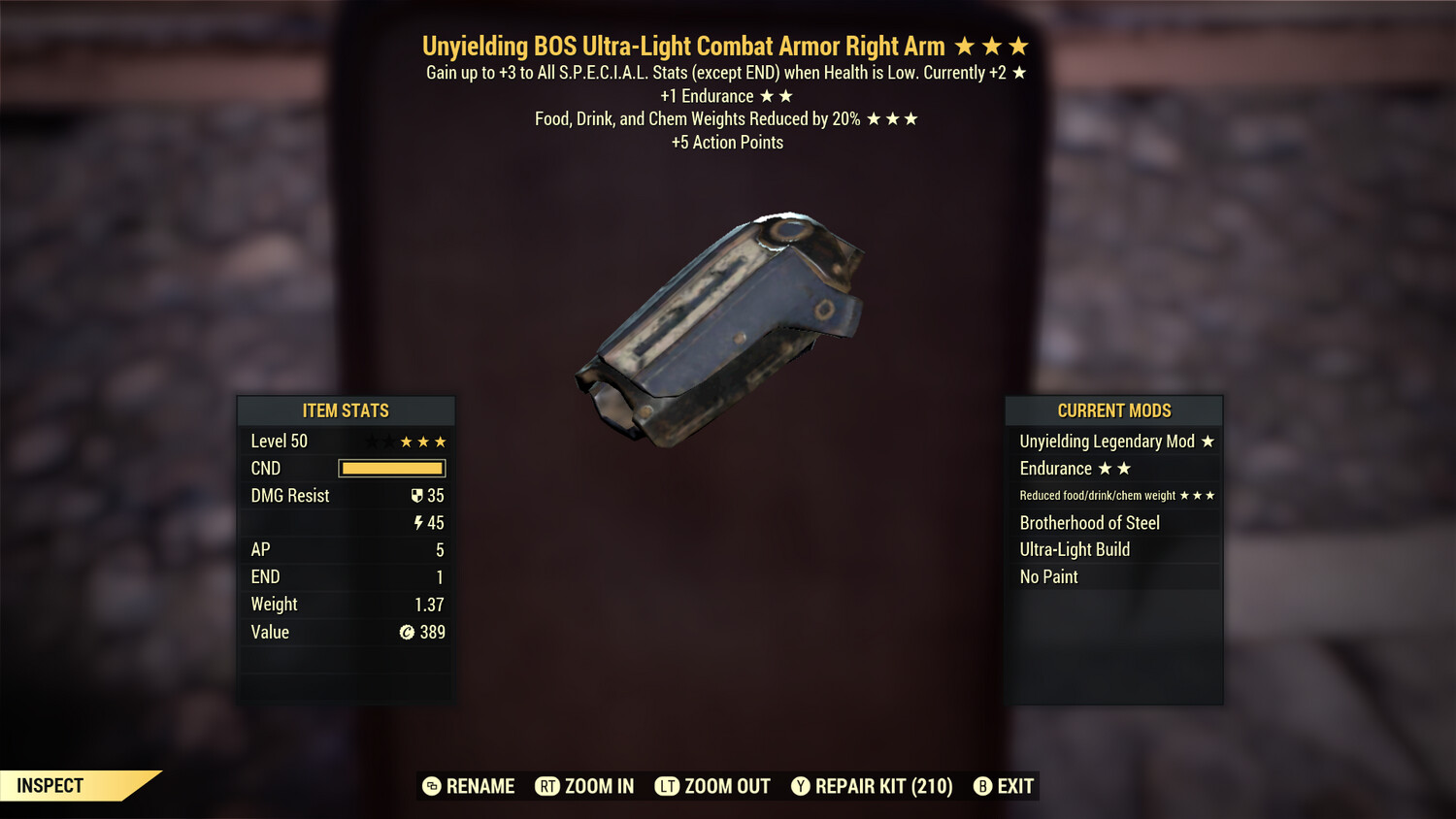Image resolution: width=1456 pixels, height=819 pixels.
Task: Expand the ITEM STATS panel header
Action: (x=347, y=410)
